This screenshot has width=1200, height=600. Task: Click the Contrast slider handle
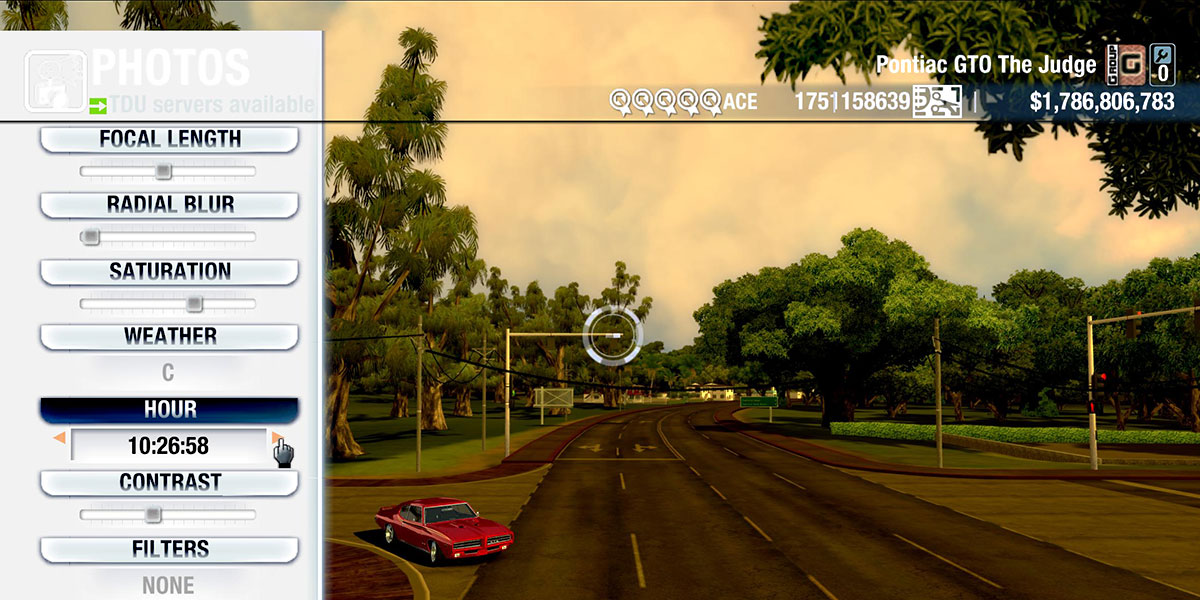(152, 514)
